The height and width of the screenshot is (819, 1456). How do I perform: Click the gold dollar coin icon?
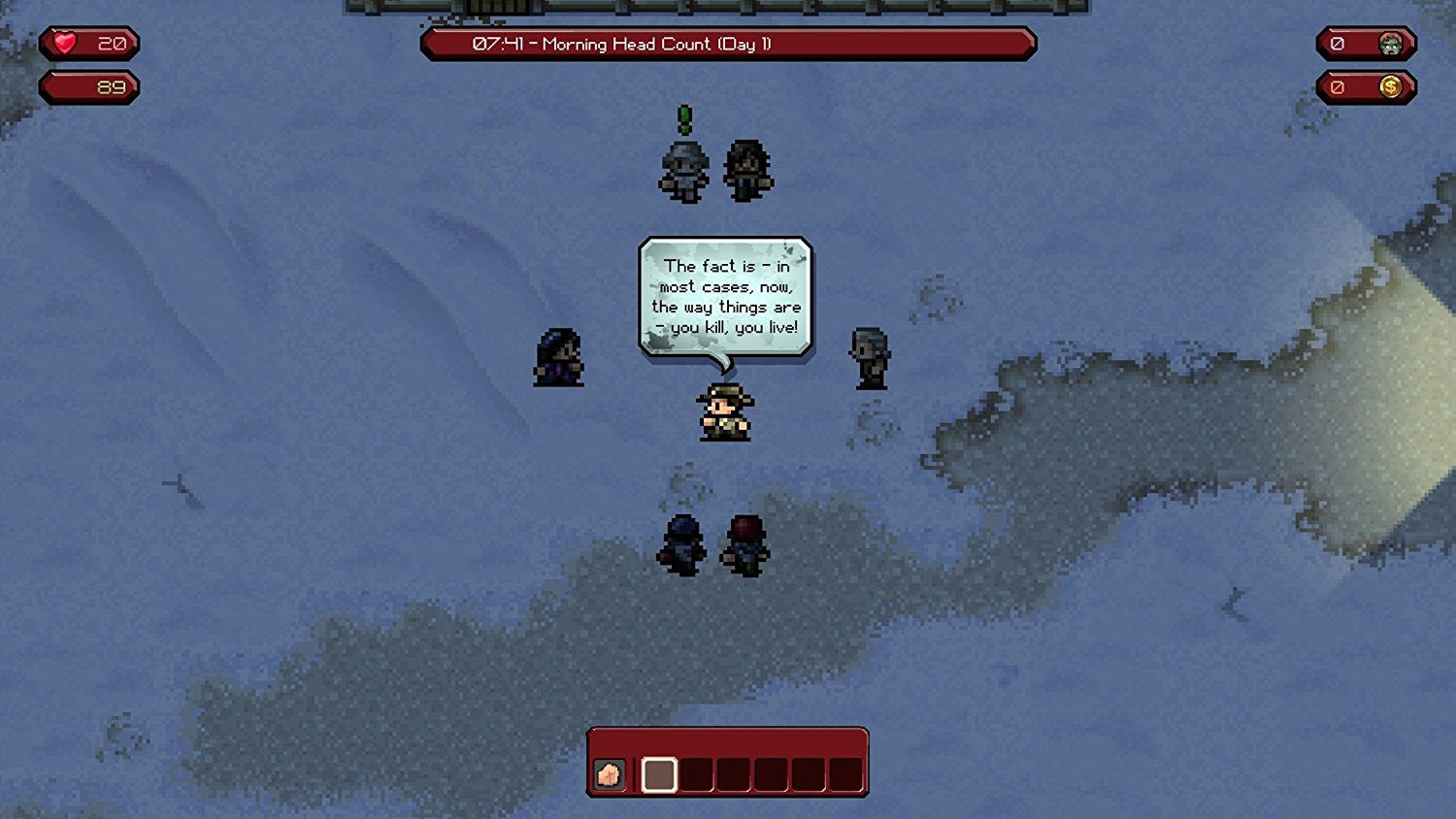1389,86
